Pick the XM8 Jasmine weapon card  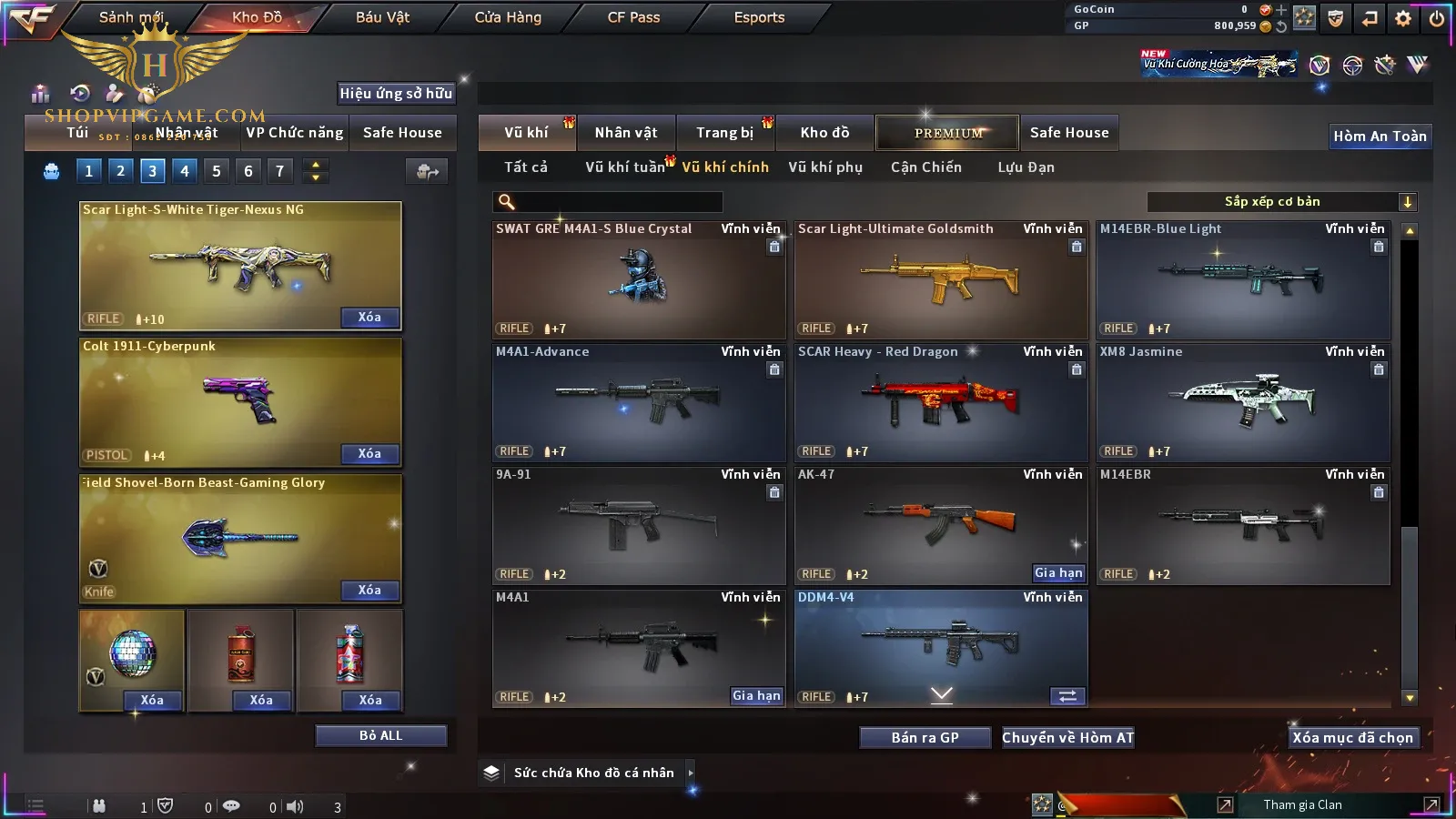pyautogui.click(x=1243, y=402)
